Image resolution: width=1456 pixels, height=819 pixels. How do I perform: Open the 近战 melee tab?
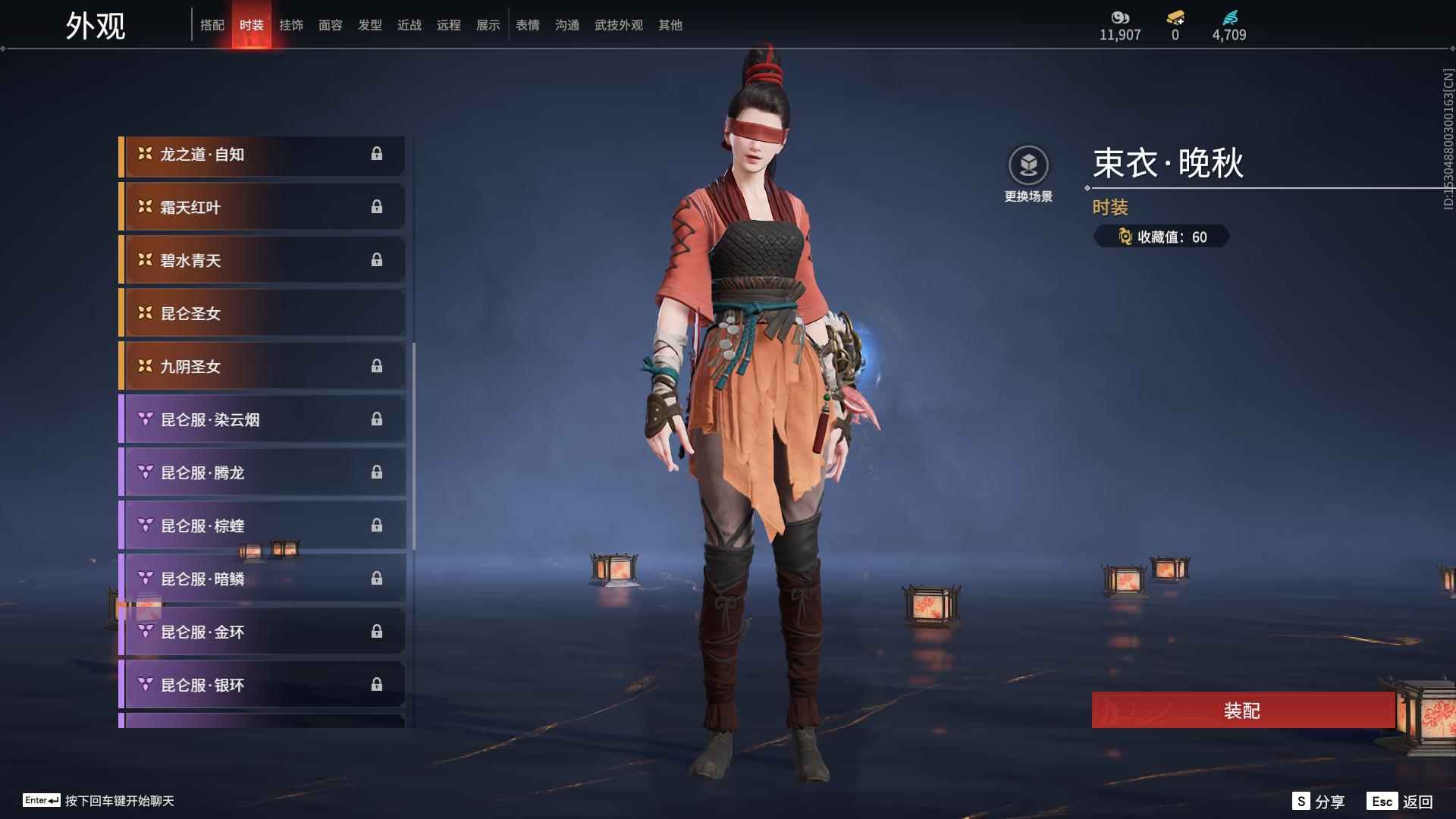409,25
